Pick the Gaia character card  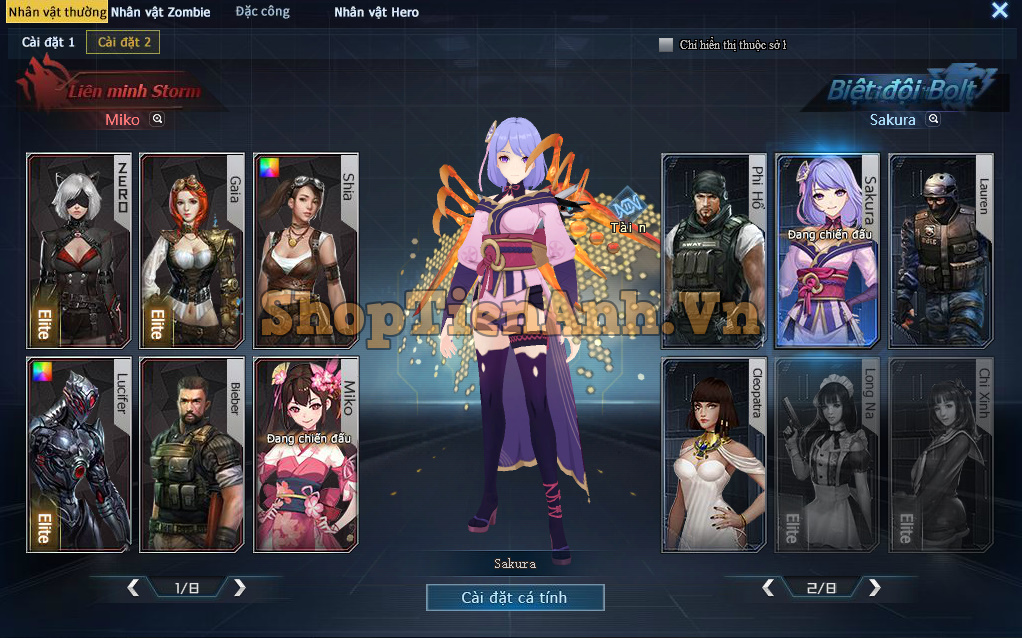coord(192,248)
